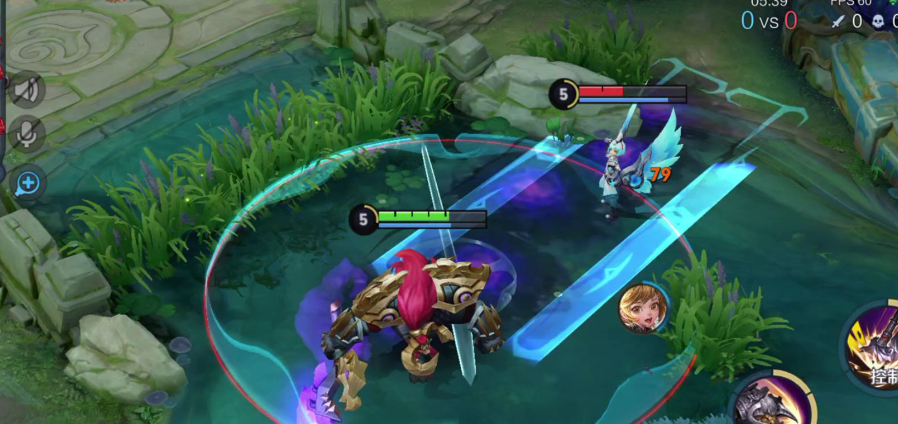Screen dimensions: 898x424
Task: Open the blue plus chat bubble
Action: (28, 183)
